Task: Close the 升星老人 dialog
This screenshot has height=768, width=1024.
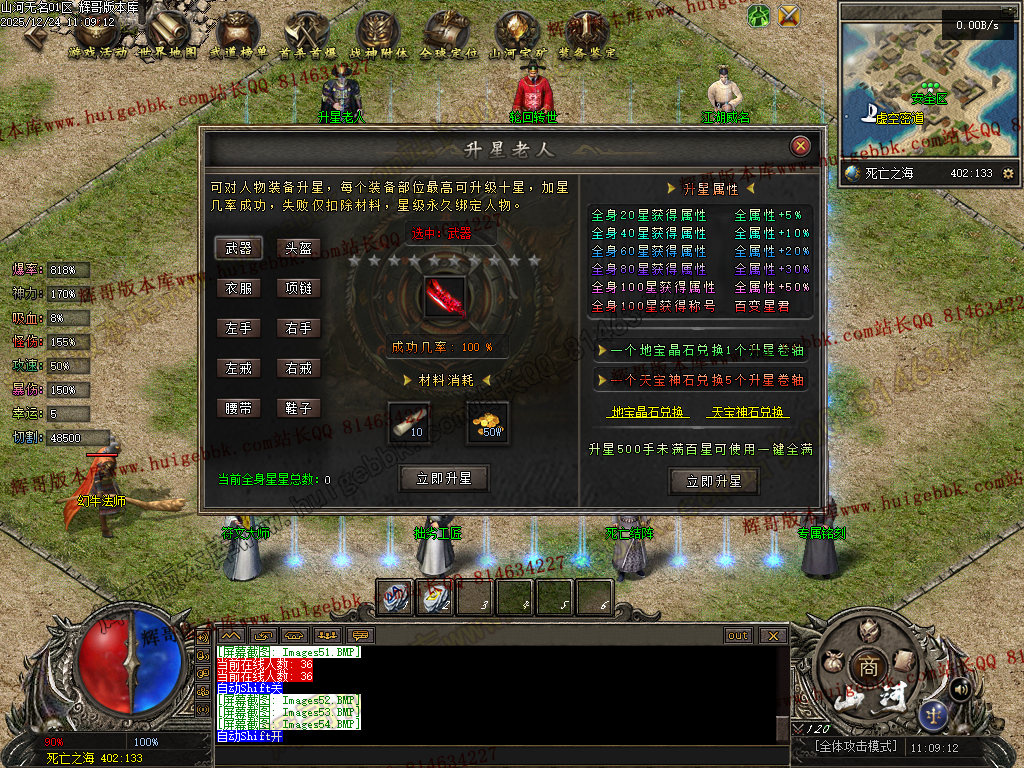Action: coord(800,146)
